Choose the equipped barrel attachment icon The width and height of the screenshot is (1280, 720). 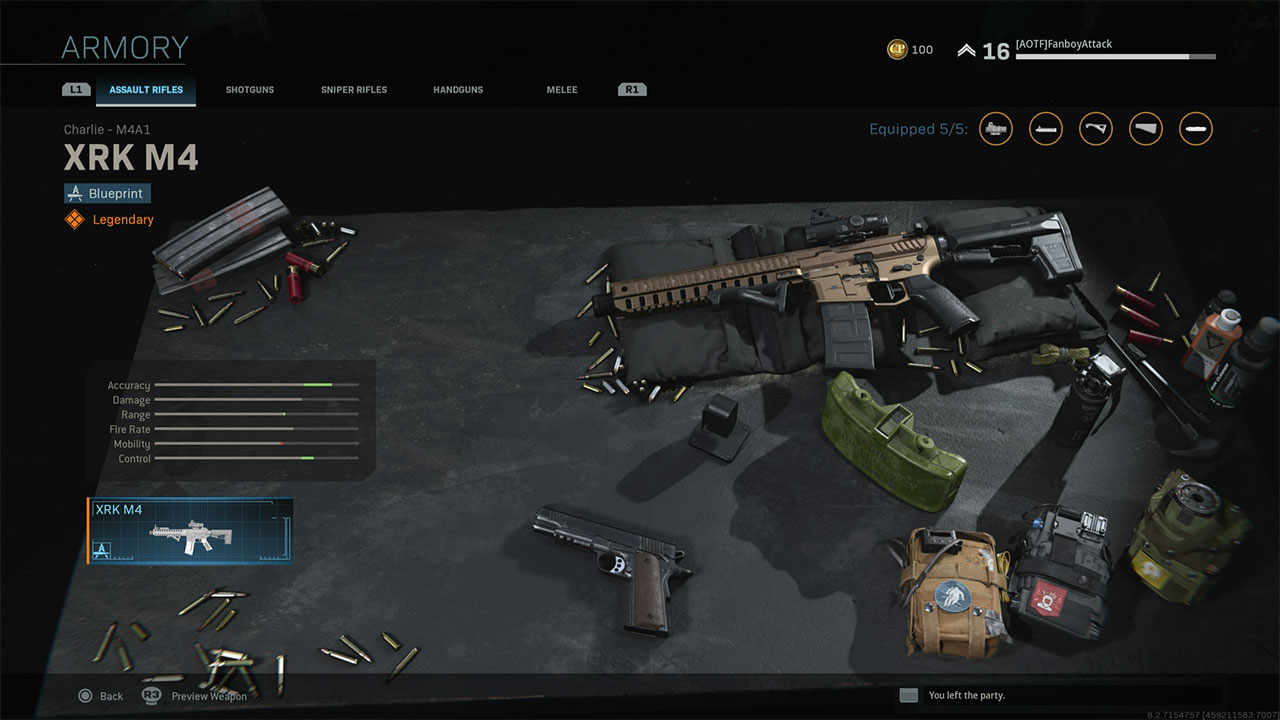click(x=1046, y=129)
